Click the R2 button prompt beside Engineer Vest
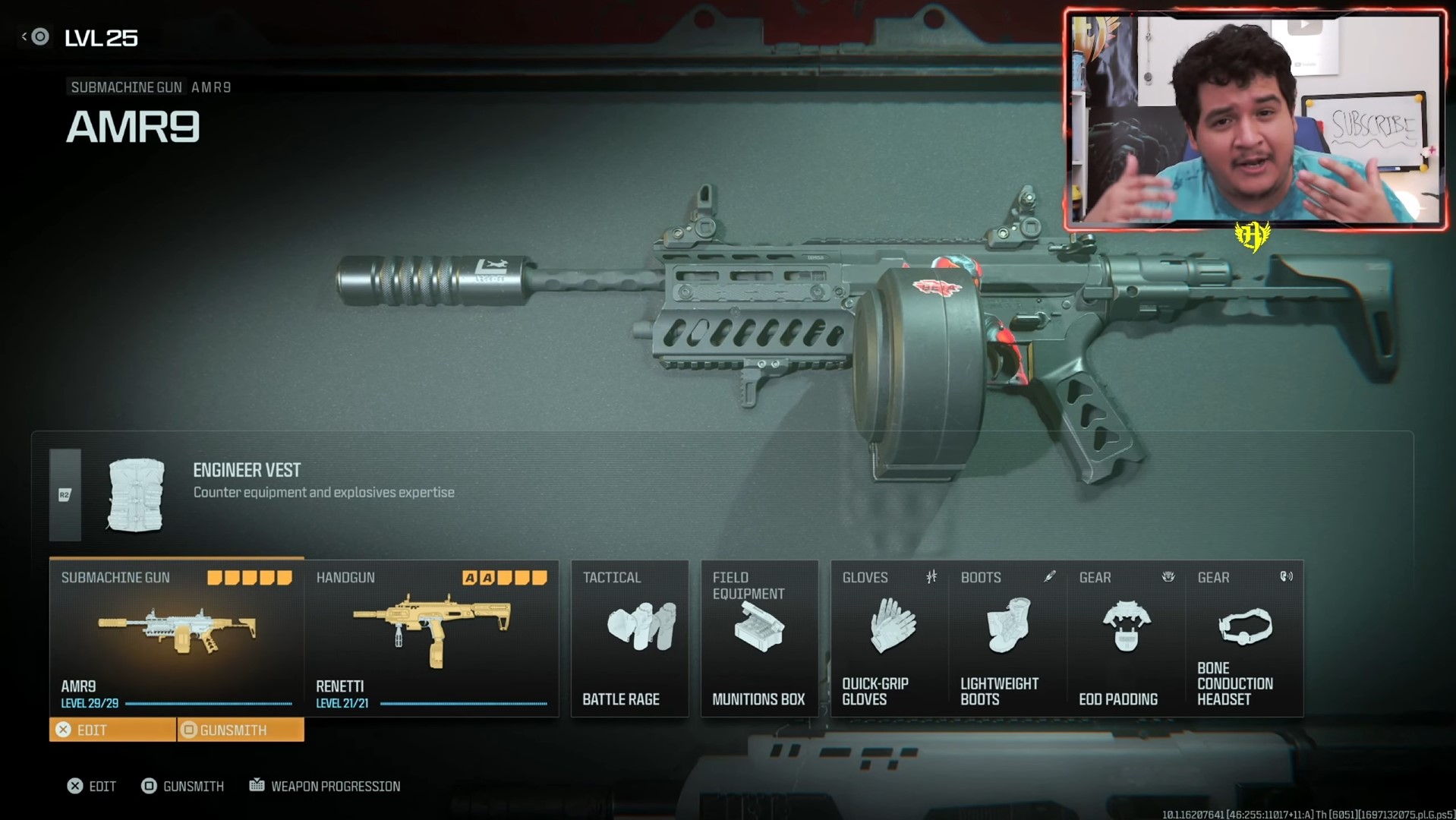 click(x=65, y=494)
